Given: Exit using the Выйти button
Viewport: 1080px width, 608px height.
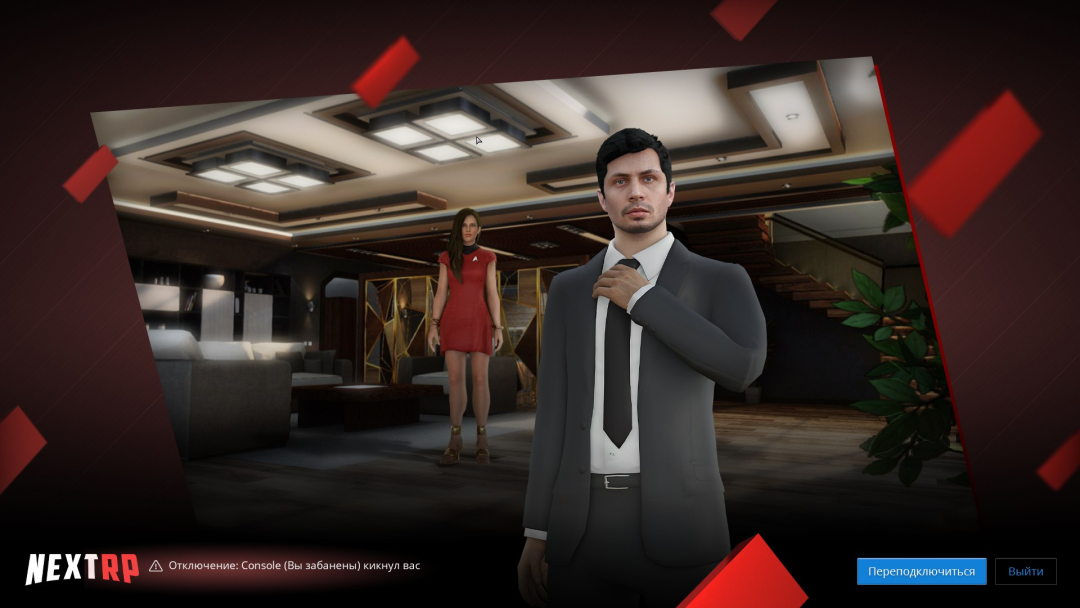Looking at the screenshot, I should pyautogui.click(x=1025, y=571).
